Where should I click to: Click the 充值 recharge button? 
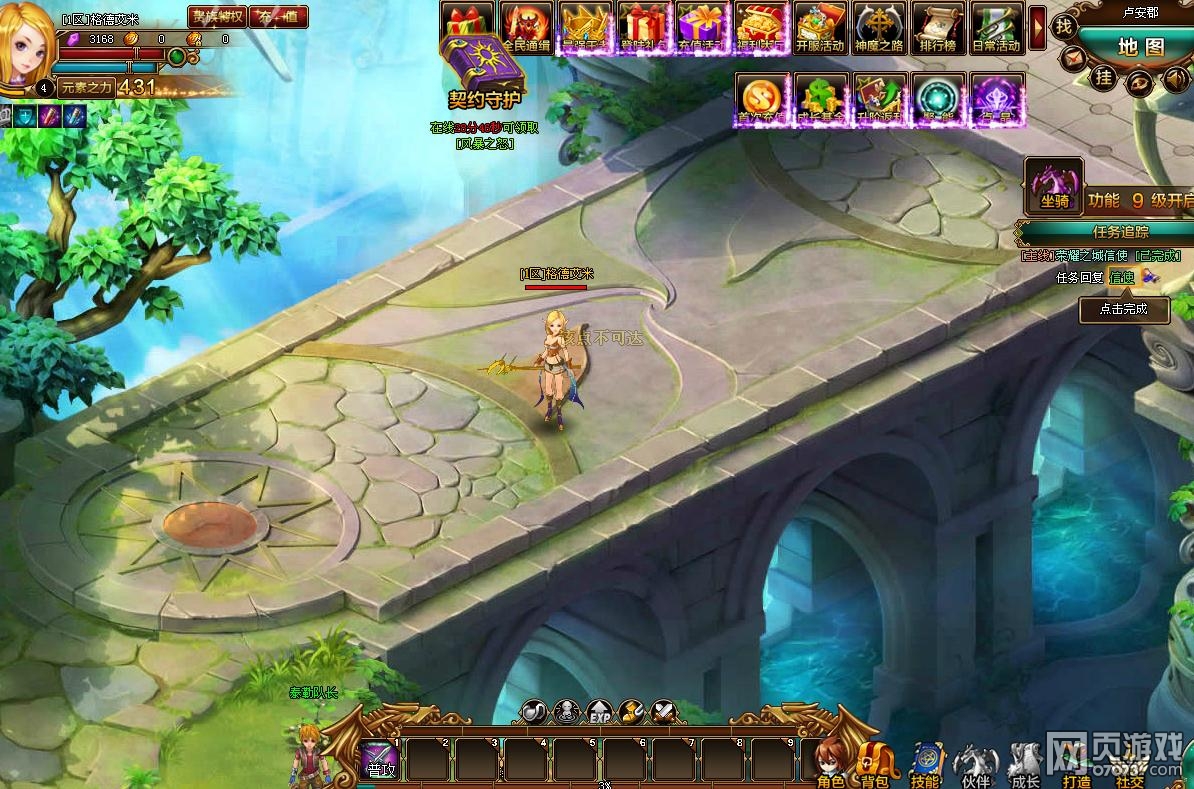point(279,16)
